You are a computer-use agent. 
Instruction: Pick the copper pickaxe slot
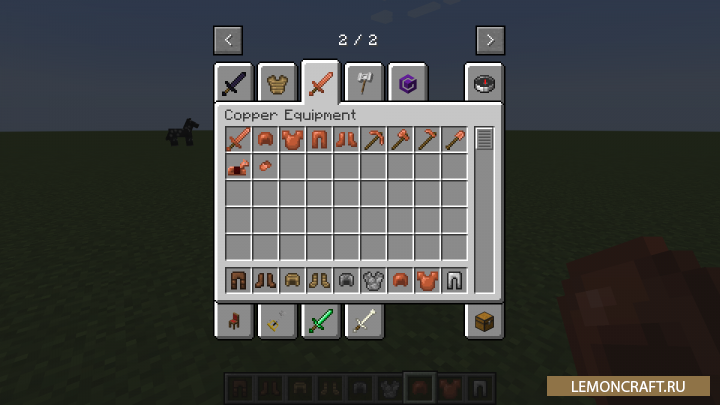[374, 140]
